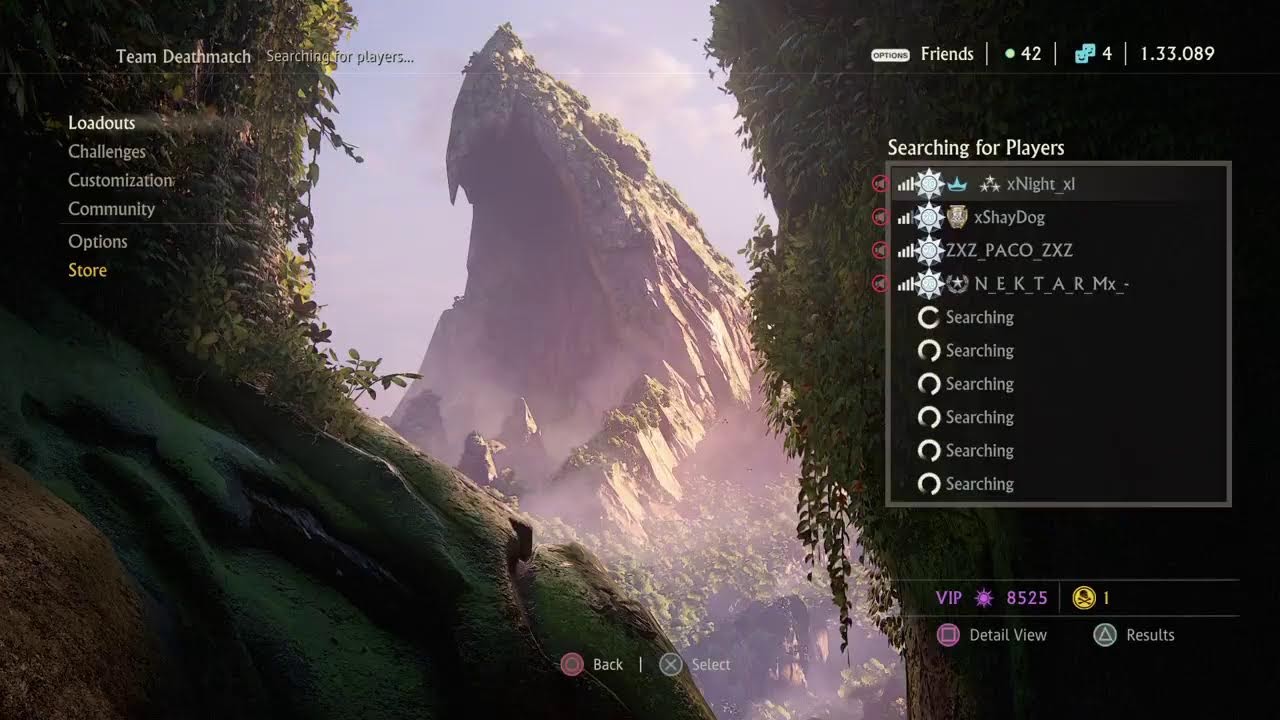
Task: View the match Results
Action: click(1149, 635)
